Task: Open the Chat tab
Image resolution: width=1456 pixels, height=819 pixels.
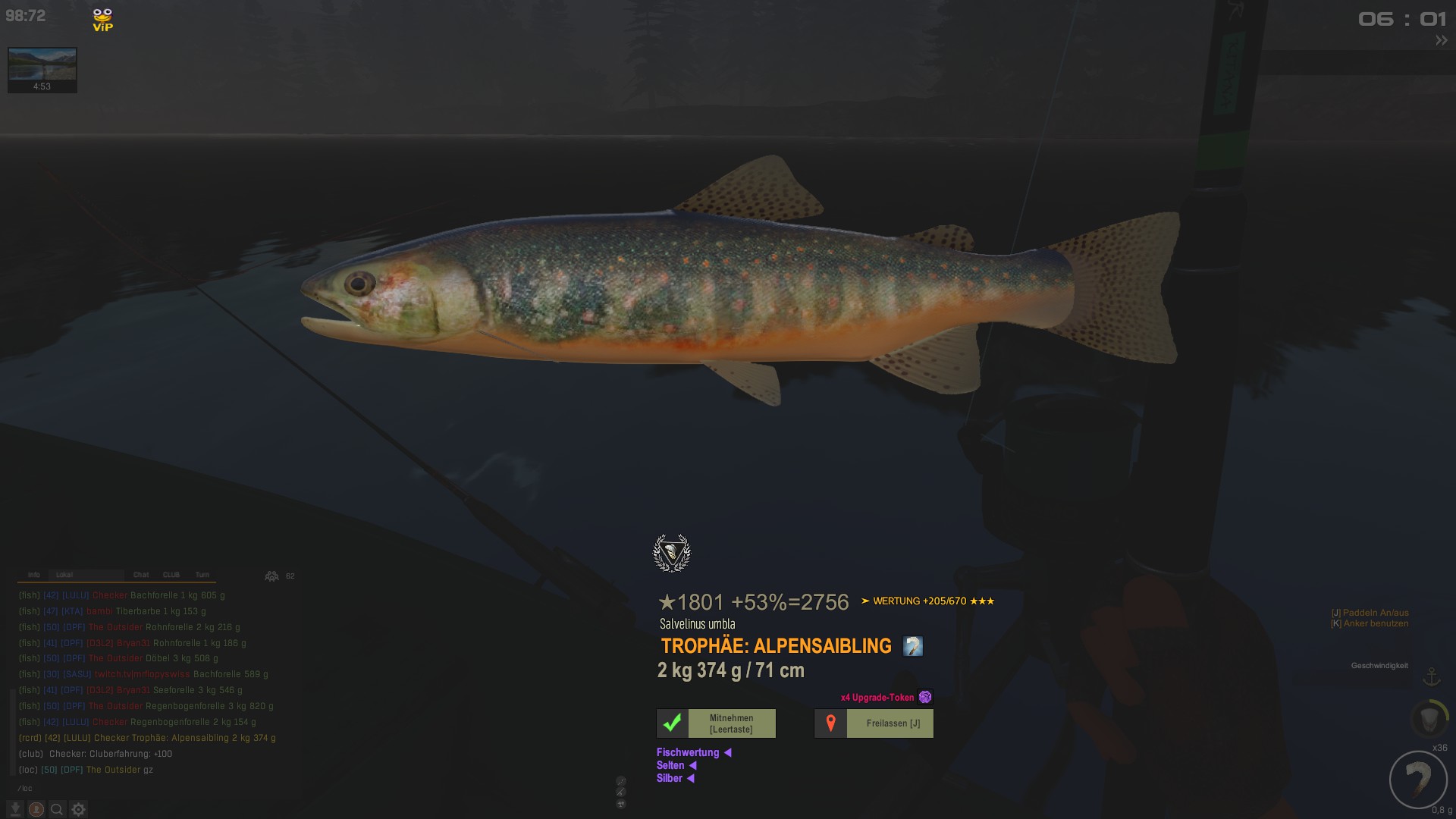Action: click(x=141, y=575)
